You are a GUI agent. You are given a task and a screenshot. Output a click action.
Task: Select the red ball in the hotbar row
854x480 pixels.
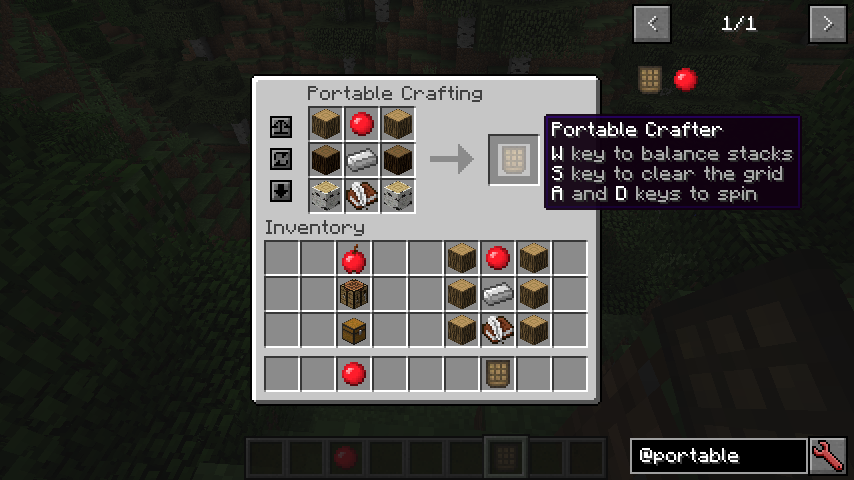pos(352,374)
